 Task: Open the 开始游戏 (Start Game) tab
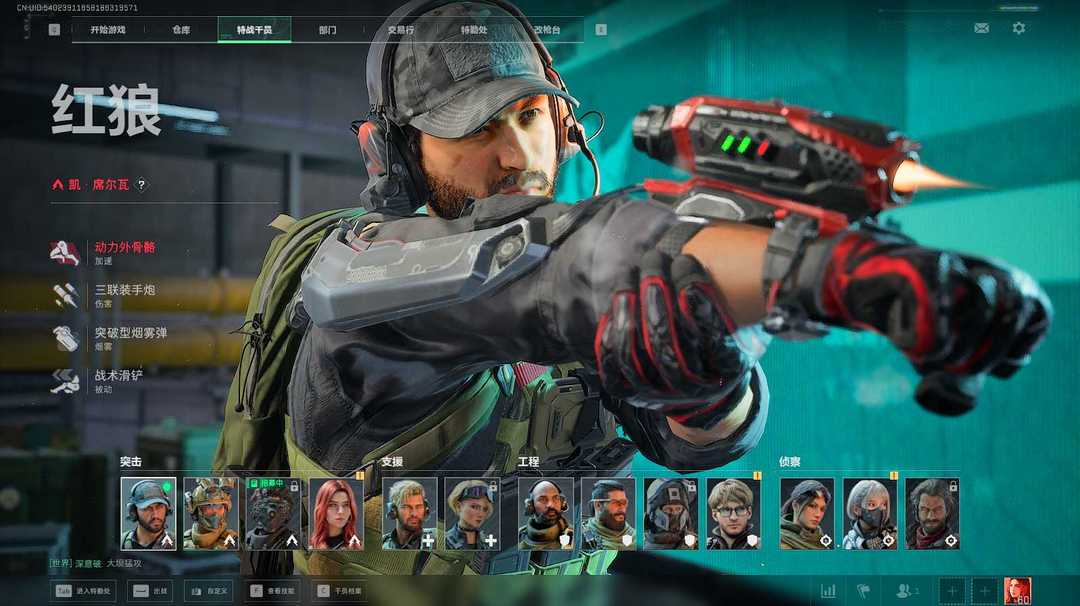coord(108,30)
